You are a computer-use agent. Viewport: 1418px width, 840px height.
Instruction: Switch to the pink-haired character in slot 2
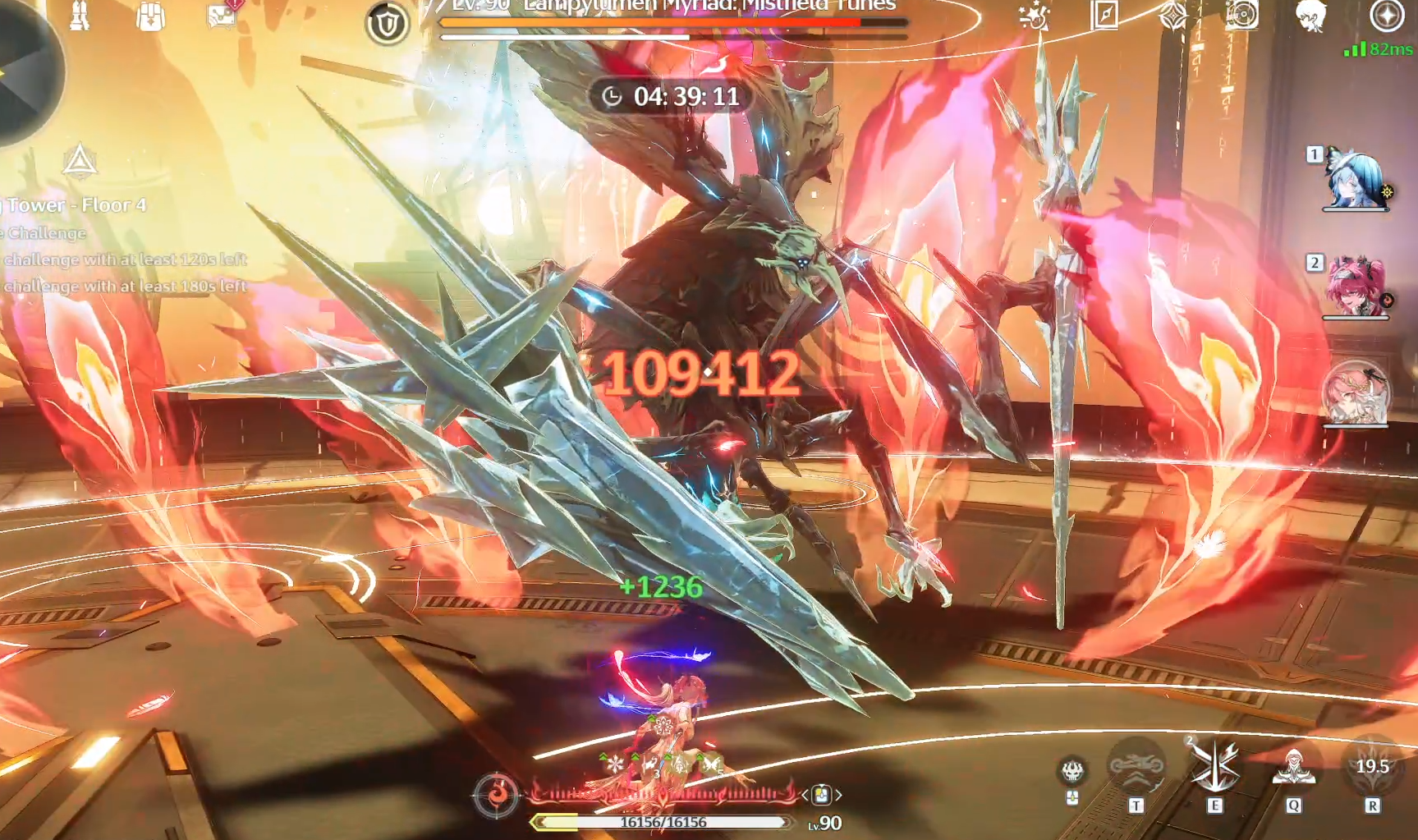1356,287
